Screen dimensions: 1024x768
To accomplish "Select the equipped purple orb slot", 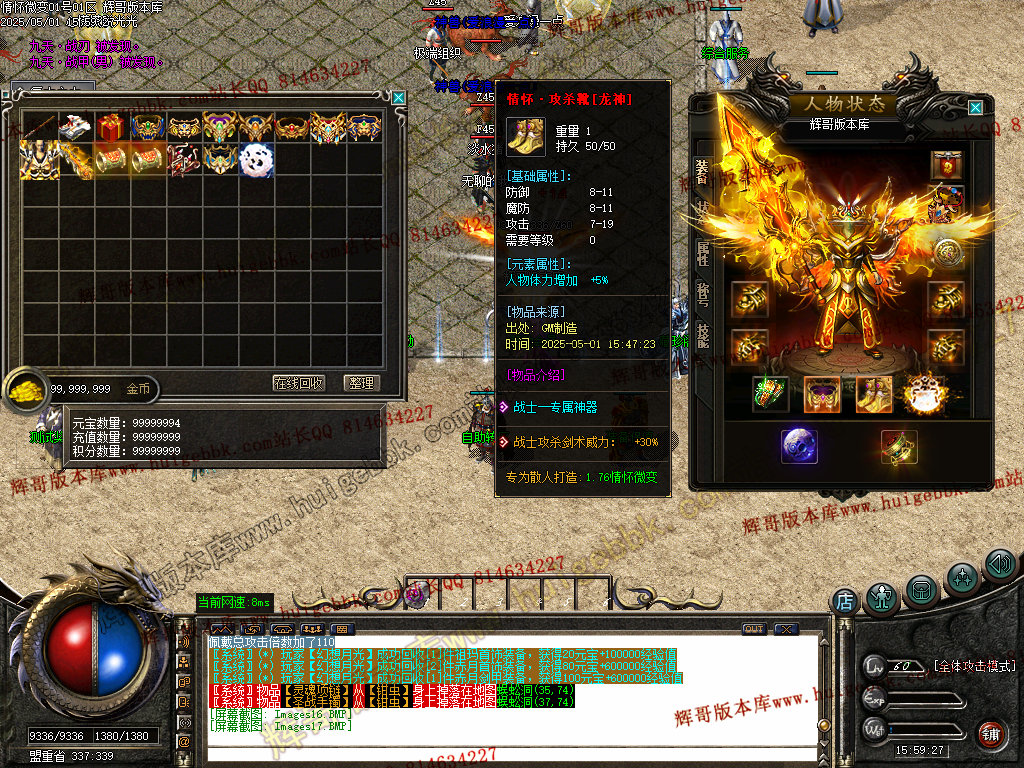I will click(799, 446).
